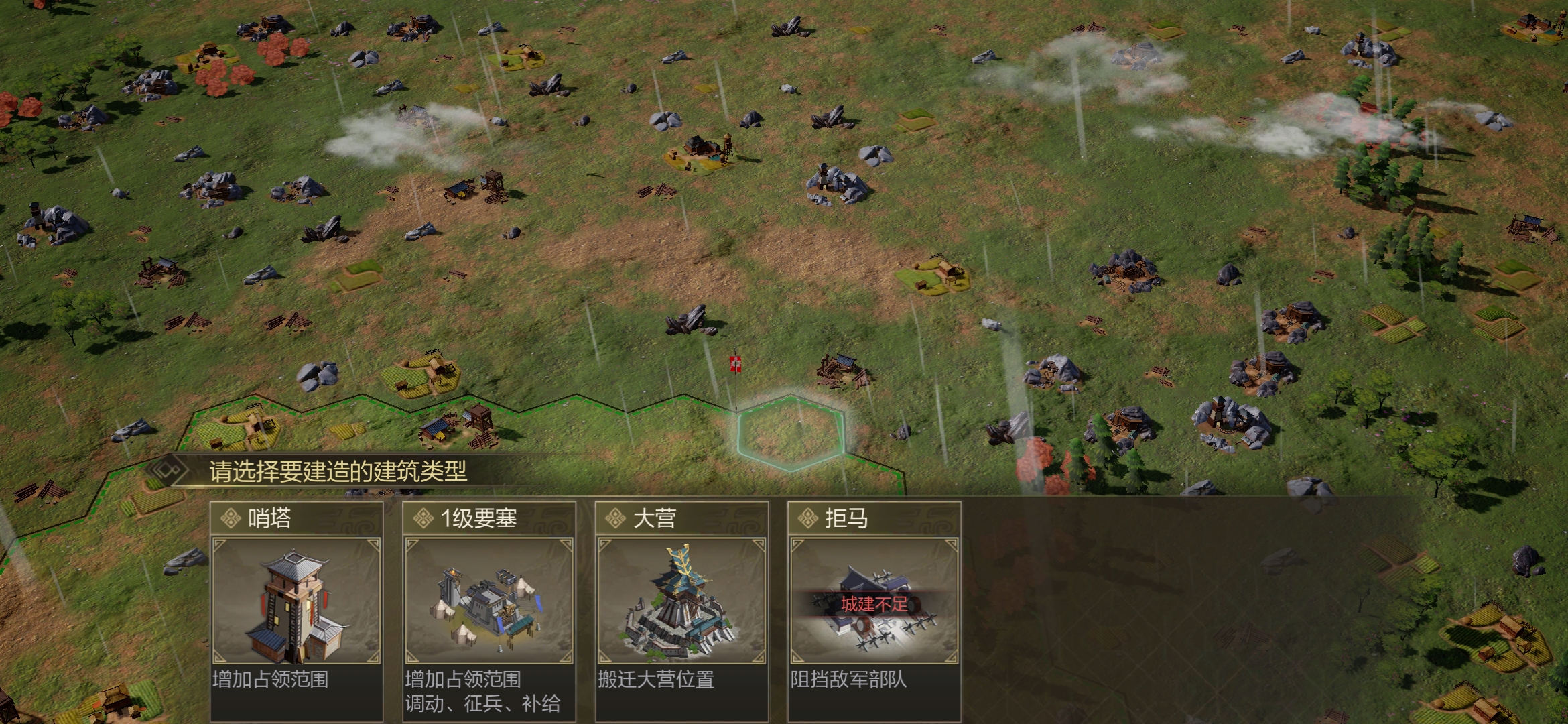Screen dimensions: 1568x724
Task: Click the highlighted hexagonal build tile
Action: (791, 432)
